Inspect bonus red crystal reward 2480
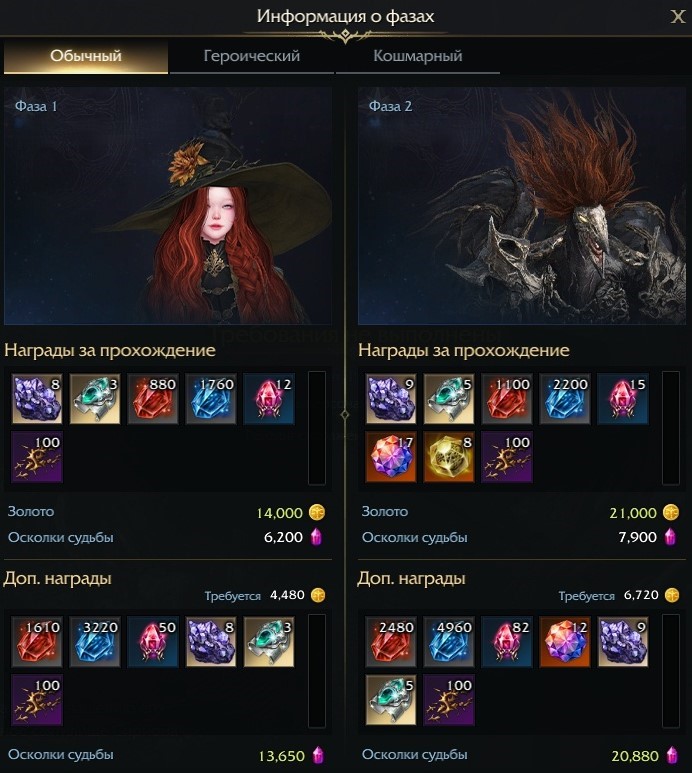Screen dimensions: 692x773 [389, 641]
